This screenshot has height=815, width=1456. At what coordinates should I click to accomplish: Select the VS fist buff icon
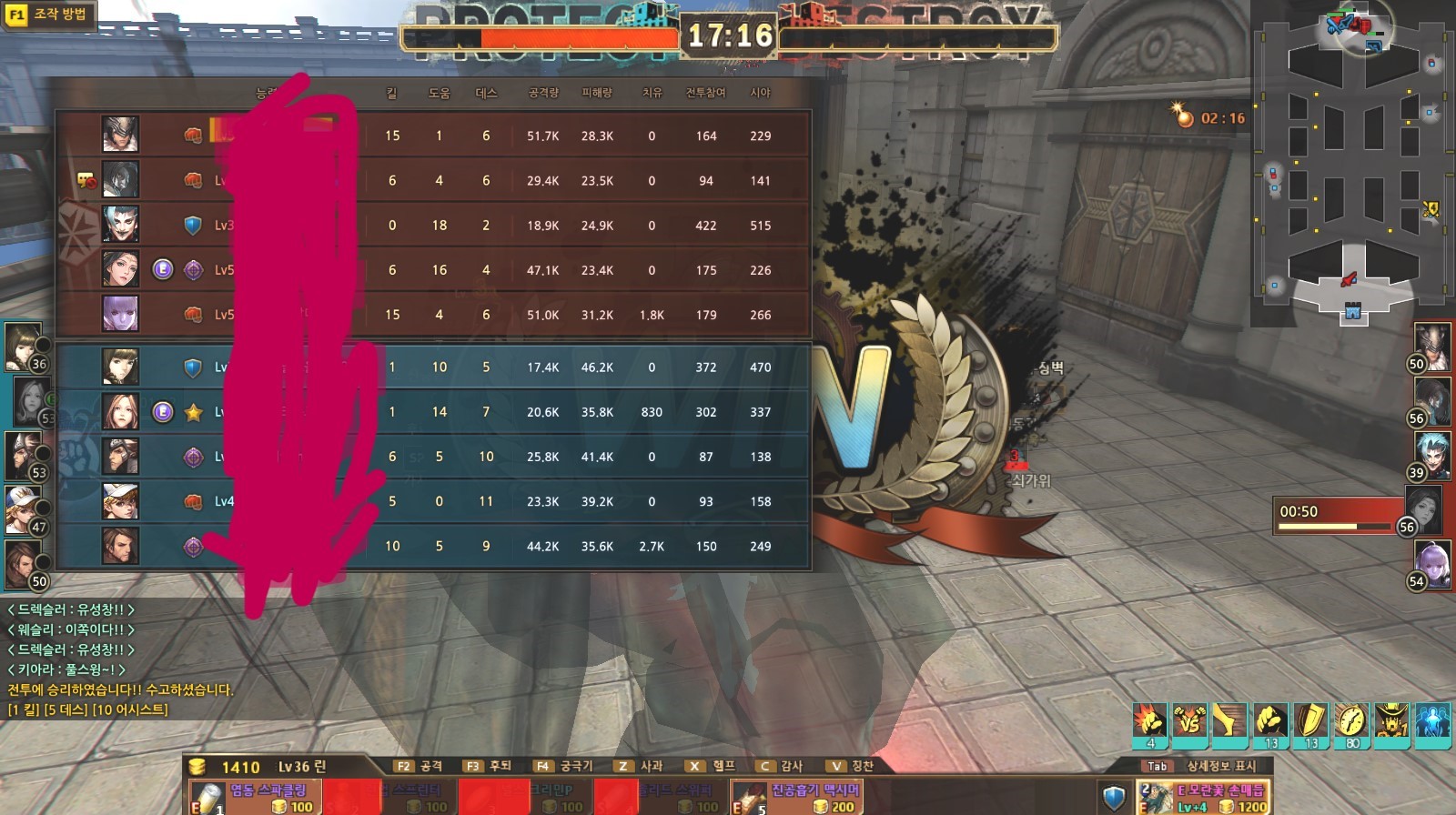pyautogui.click(x=1189, y=721)
